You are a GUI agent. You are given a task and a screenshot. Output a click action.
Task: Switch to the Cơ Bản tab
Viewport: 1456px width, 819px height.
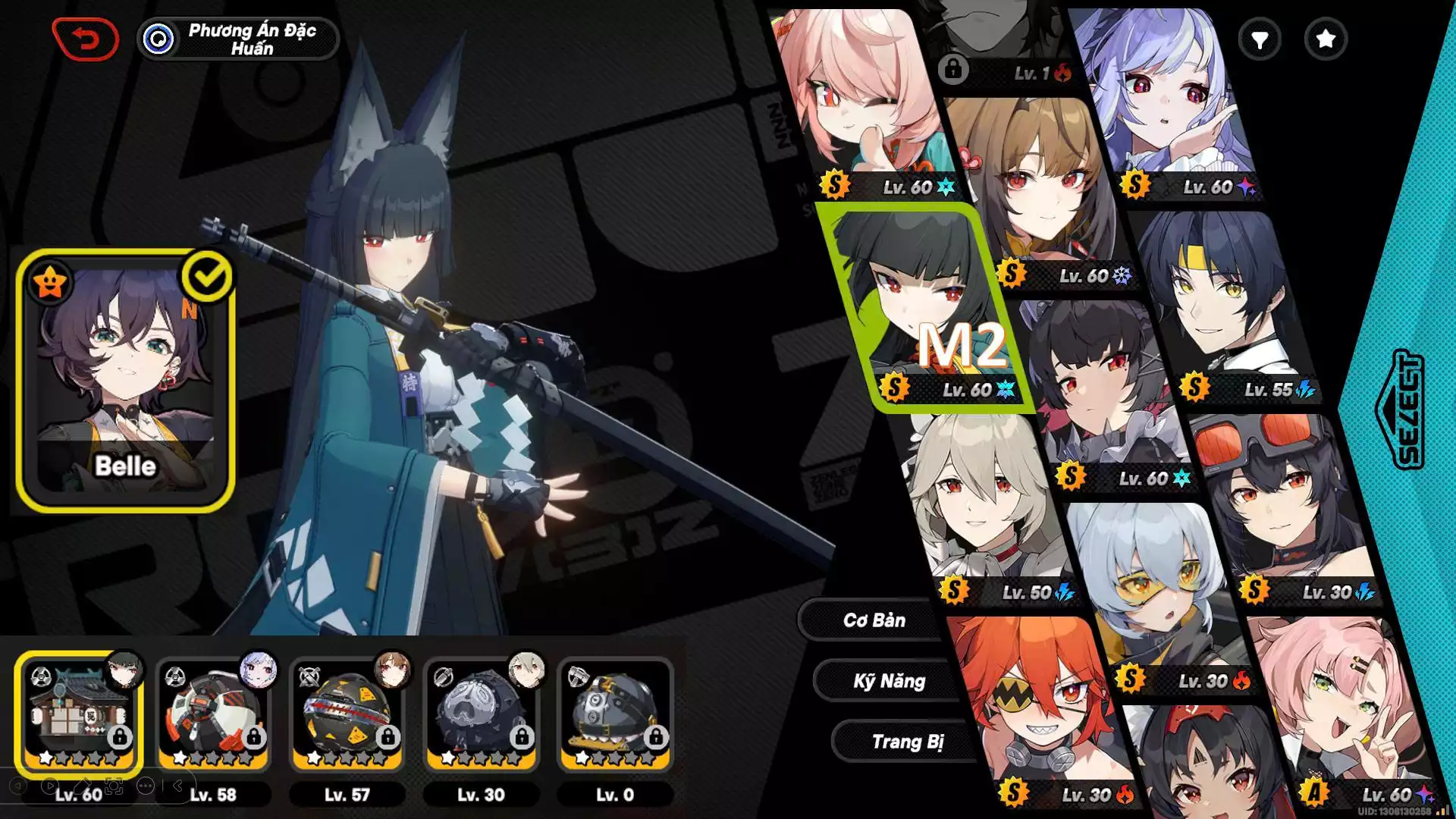(874, 620)
